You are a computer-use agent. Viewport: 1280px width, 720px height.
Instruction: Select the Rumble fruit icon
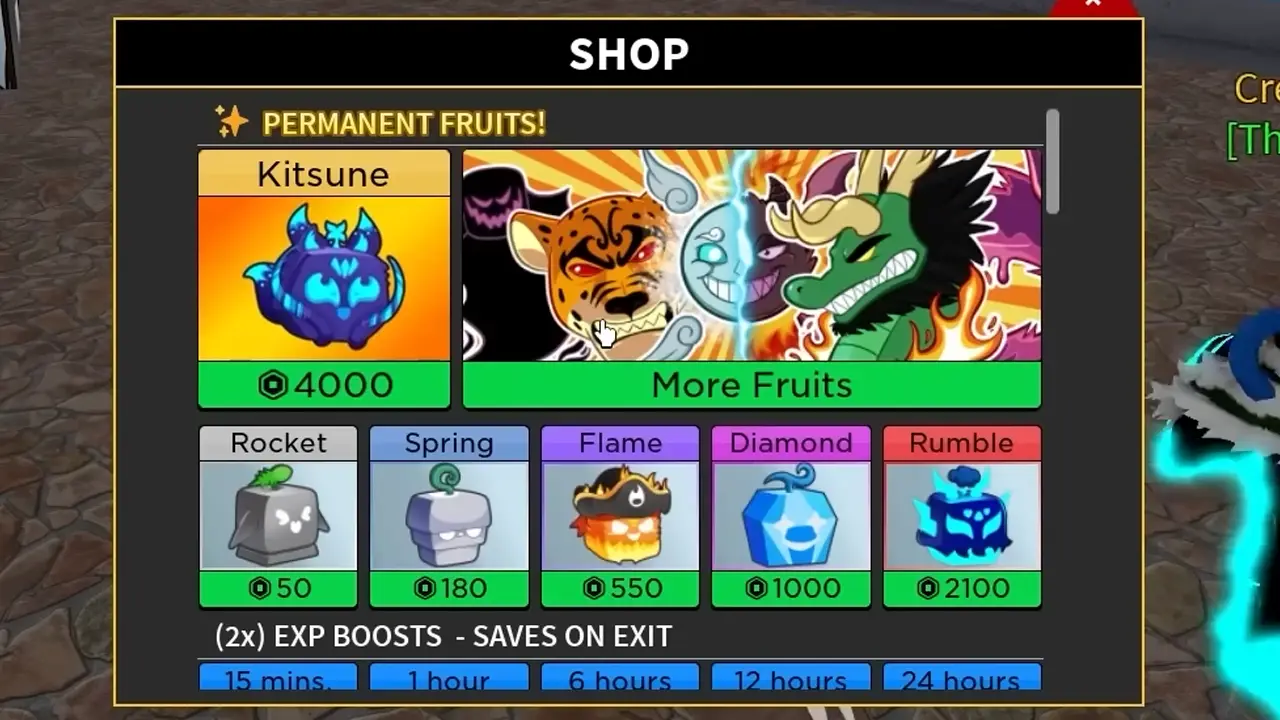point(962,515)
